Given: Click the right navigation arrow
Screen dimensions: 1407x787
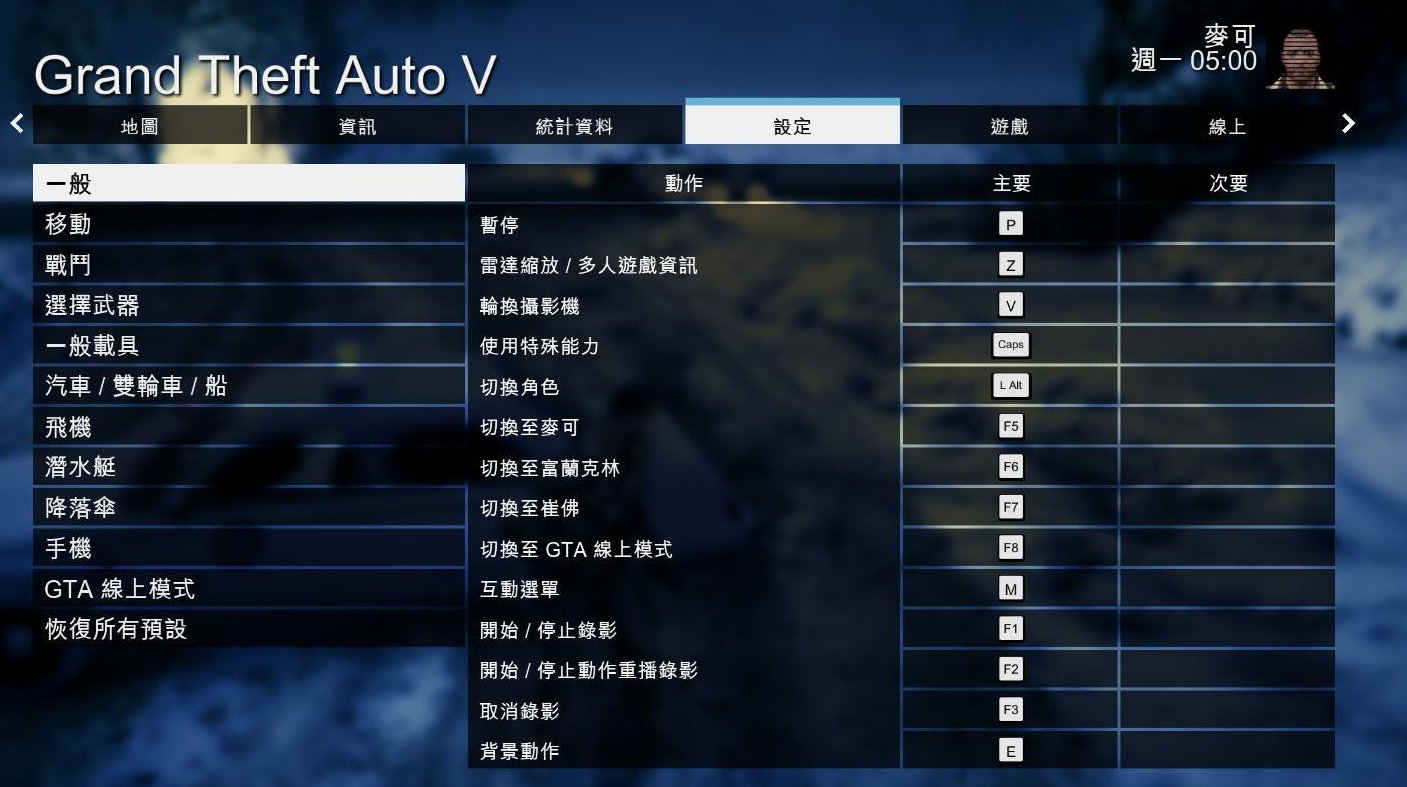Looking at the screenshot, I should (1349, 123).
